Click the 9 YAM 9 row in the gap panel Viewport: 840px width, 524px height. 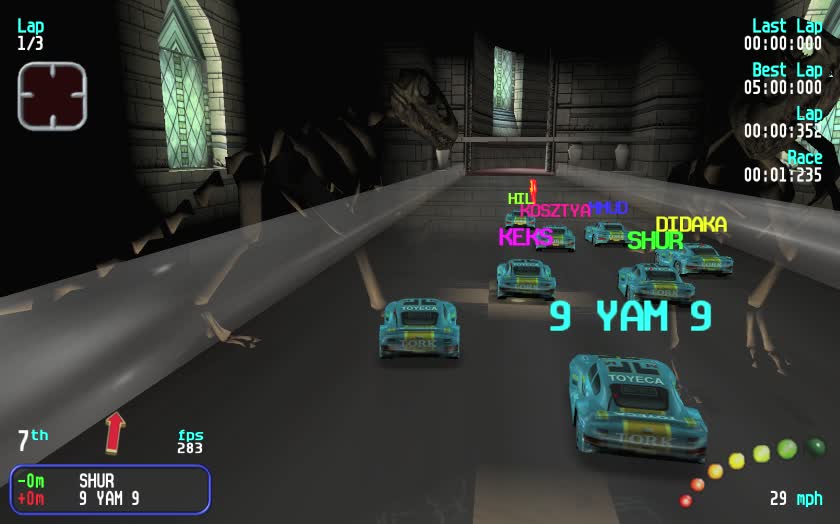click(108, 499)
